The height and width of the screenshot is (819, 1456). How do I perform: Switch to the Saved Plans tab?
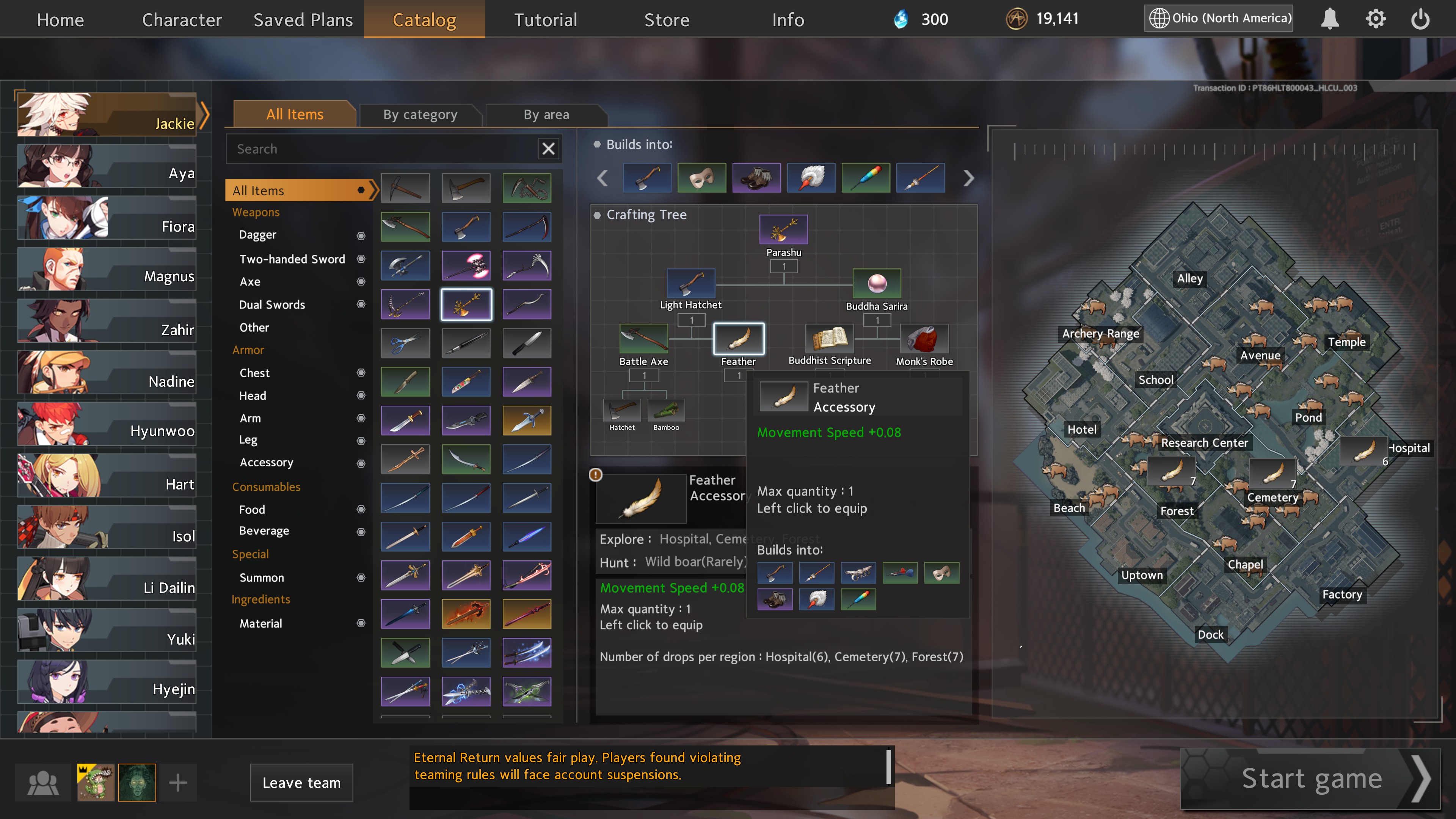coord(303,20)
